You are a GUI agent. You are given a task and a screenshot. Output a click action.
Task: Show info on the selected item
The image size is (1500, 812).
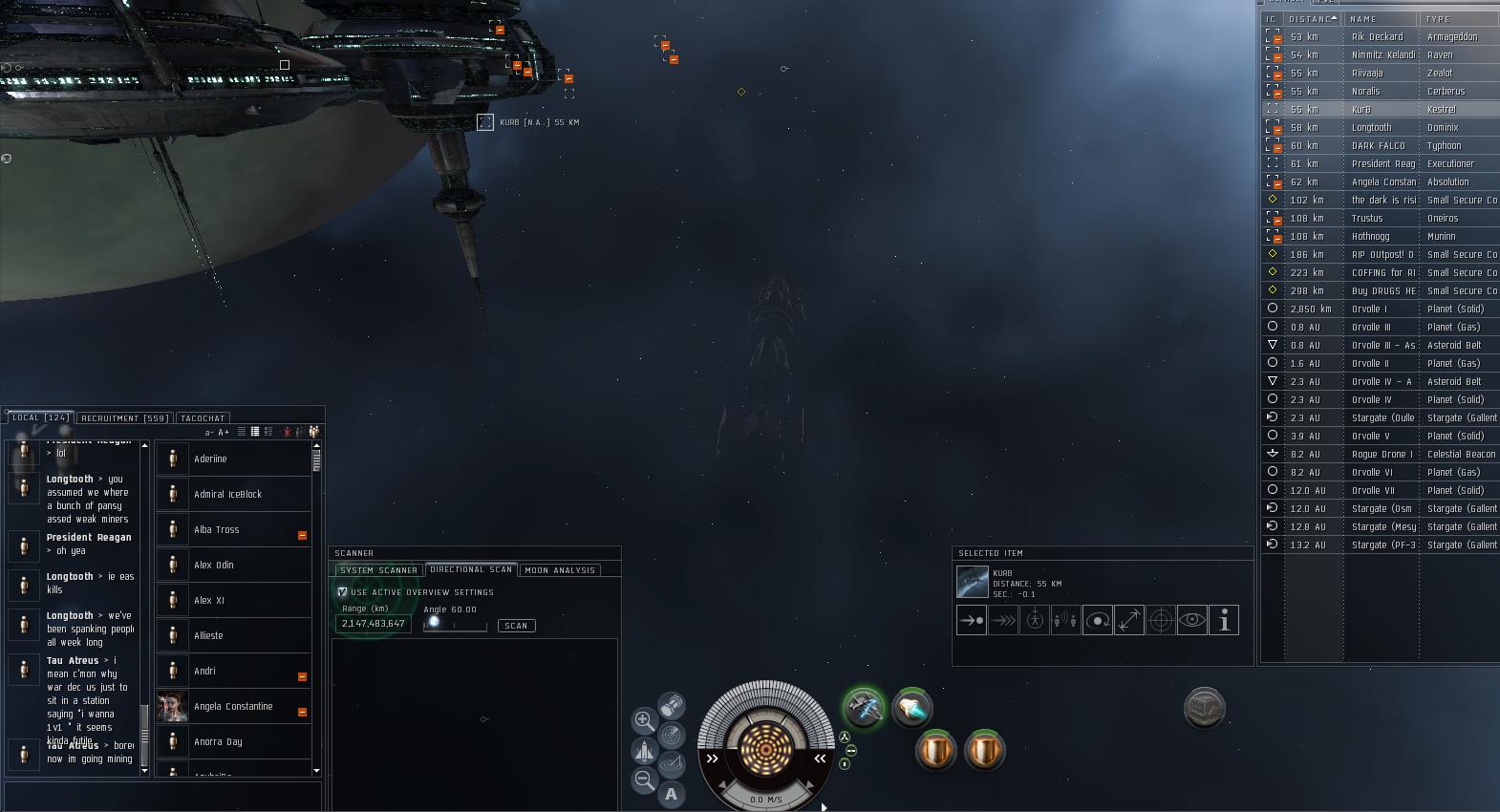[1224, 620]
